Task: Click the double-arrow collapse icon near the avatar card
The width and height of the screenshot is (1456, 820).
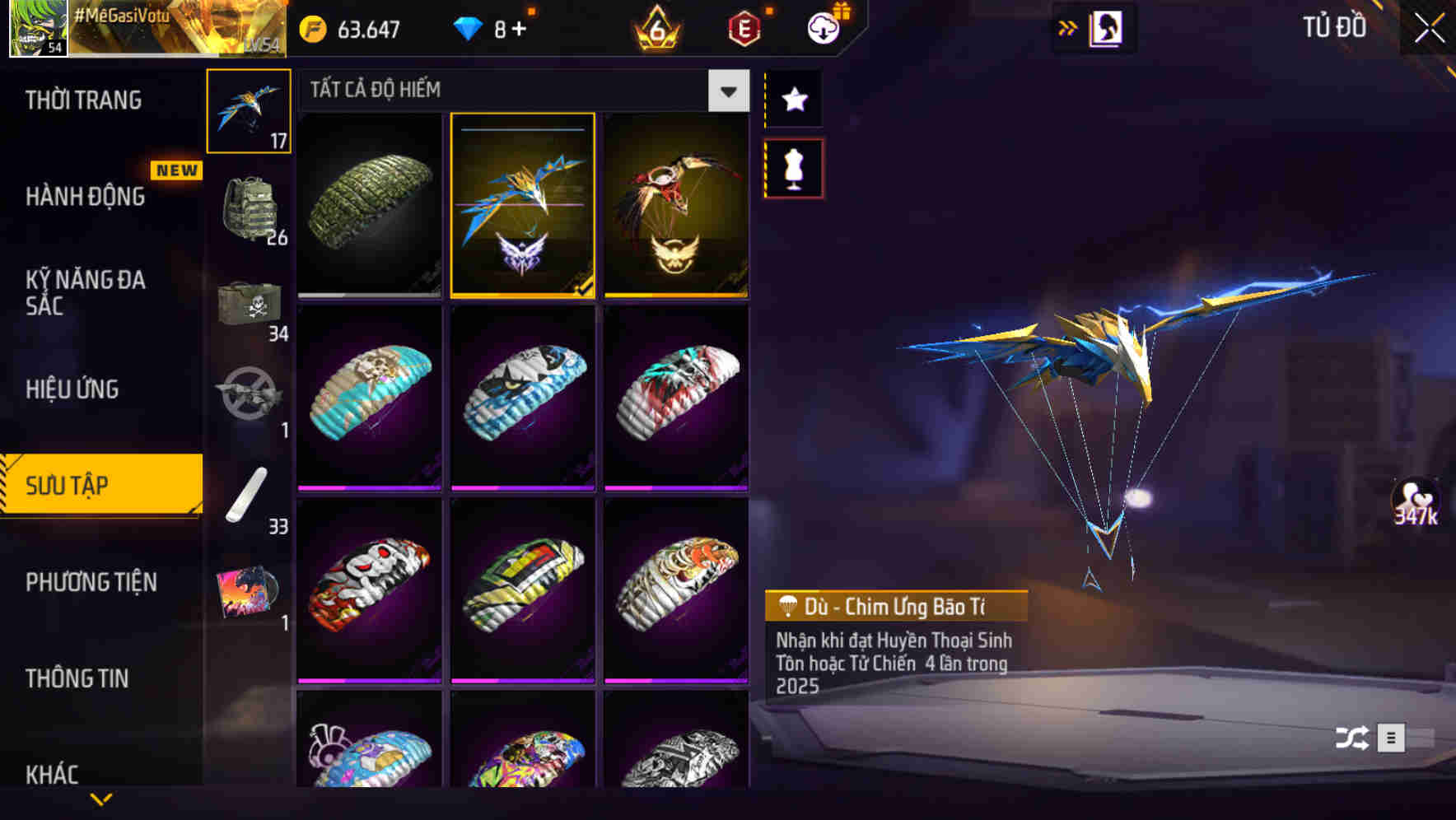Action: pyautogui.click(x=1068, y=26)
